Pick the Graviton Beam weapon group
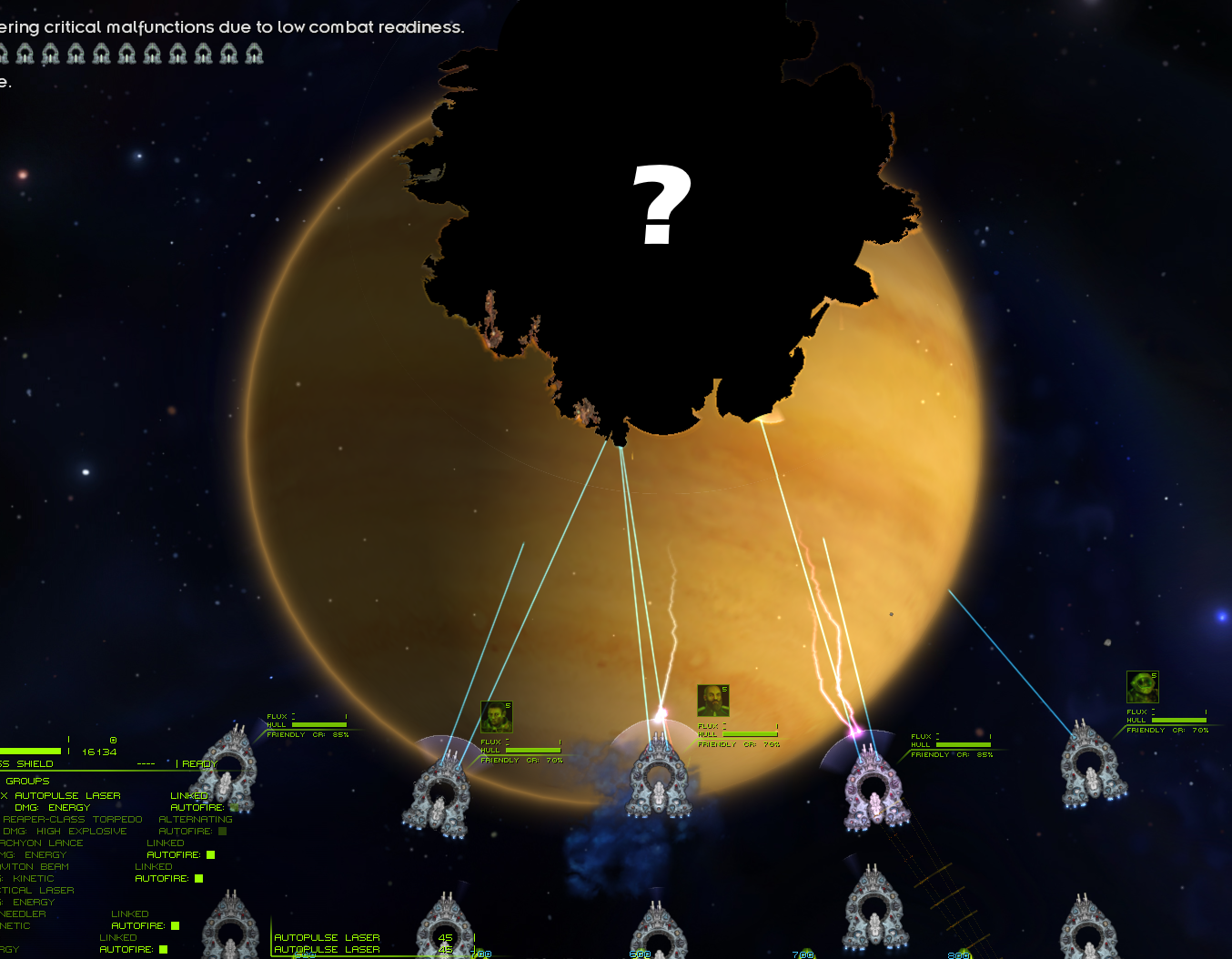 (x=35, y=866)
